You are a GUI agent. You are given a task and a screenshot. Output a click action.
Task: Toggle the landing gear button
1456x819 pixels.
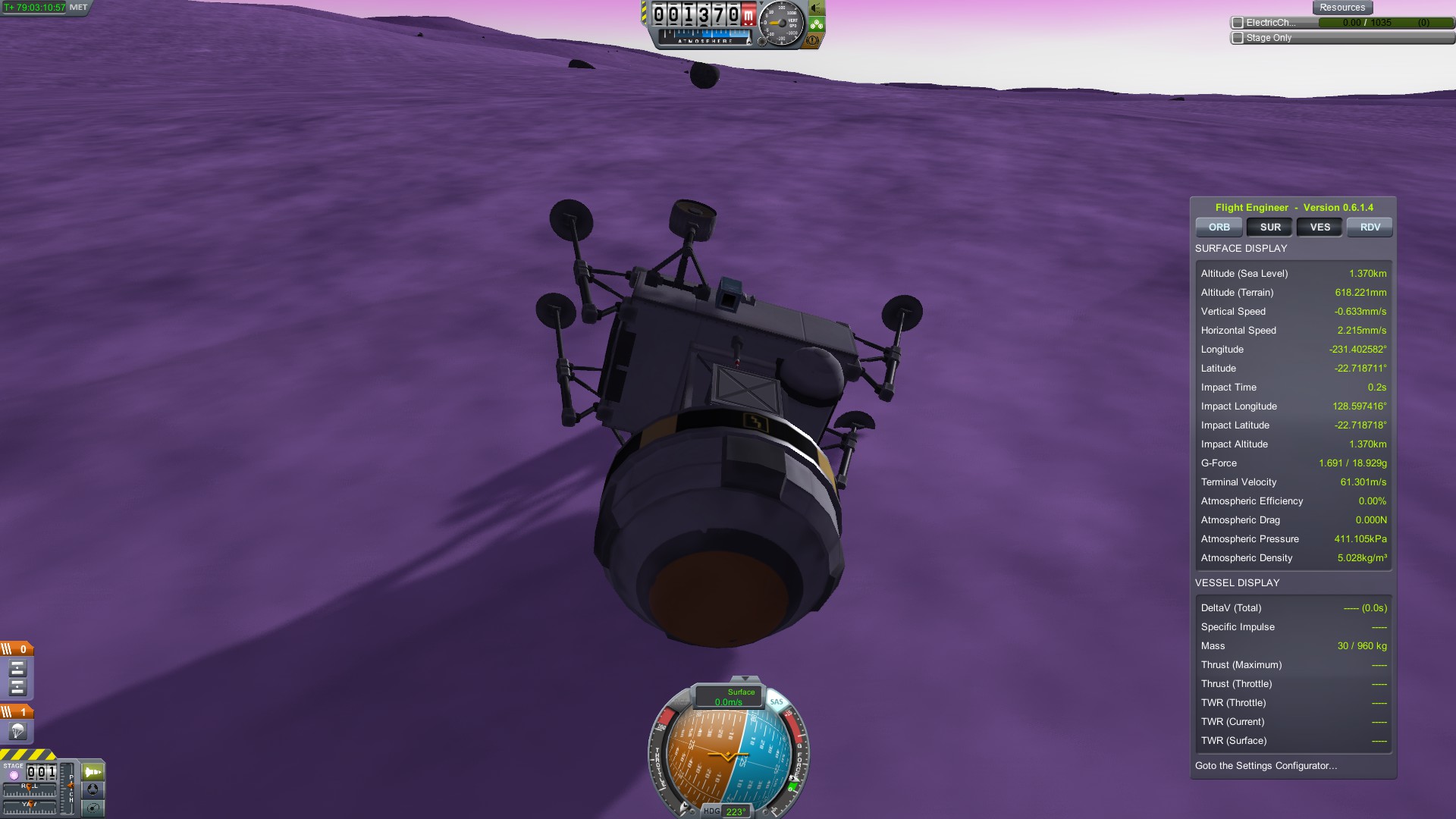817,24
